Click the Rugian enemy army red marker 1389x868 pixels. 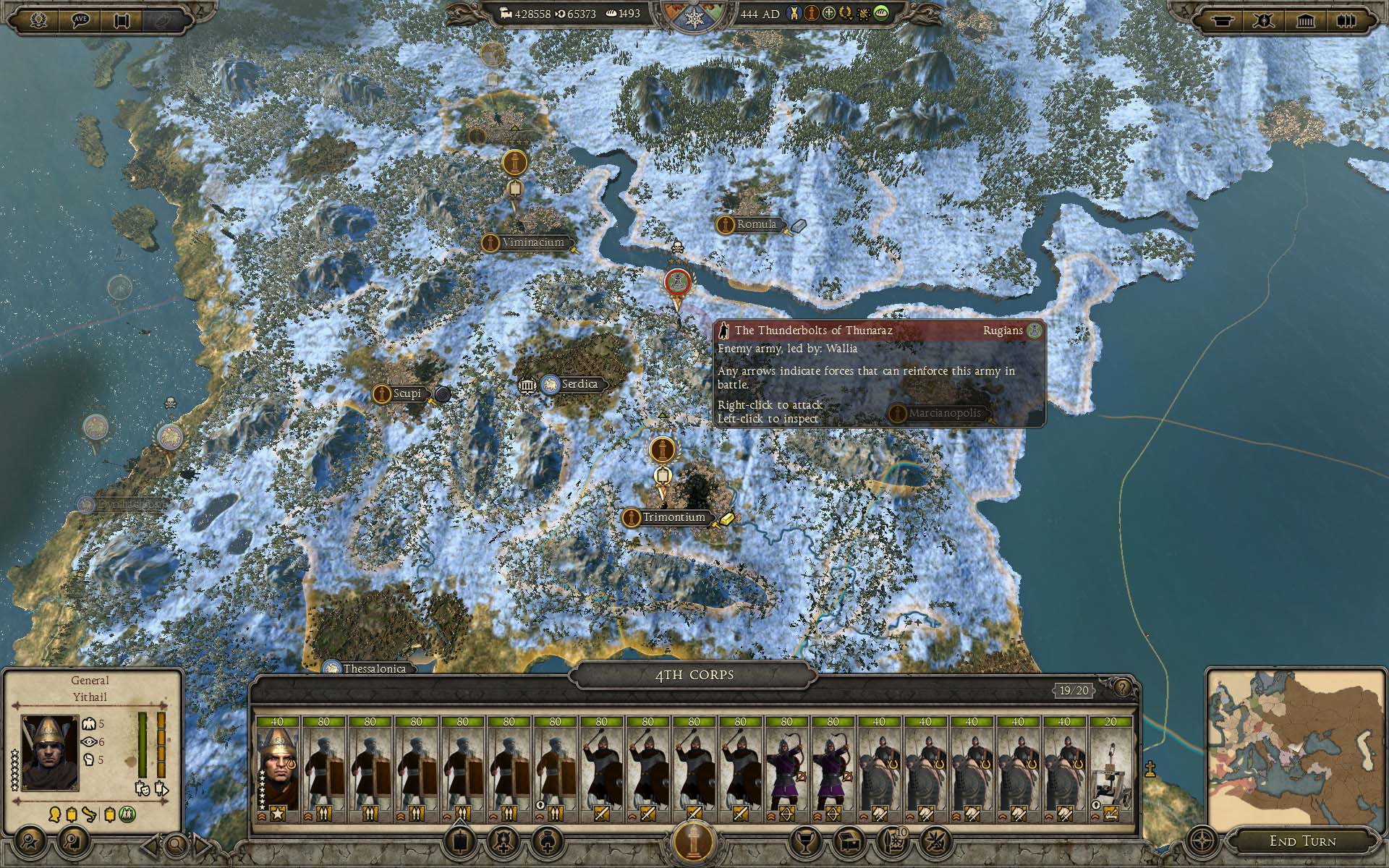pyautogui.click(x=676, y=281)
